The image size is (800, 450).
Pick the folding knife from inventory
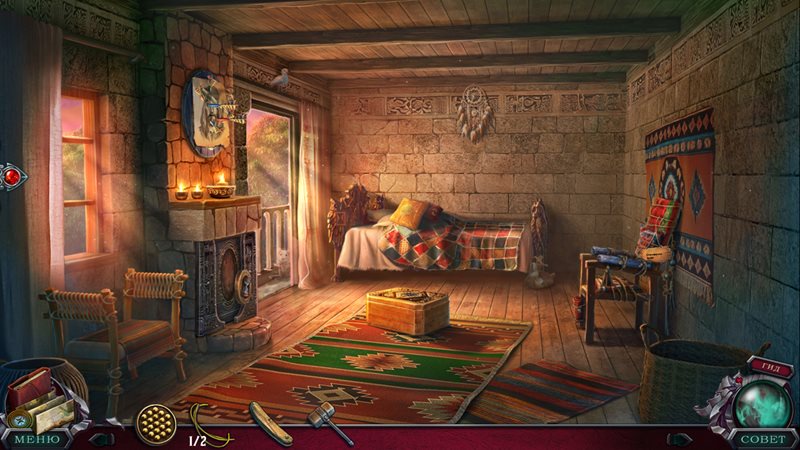[x=270, y=422]
